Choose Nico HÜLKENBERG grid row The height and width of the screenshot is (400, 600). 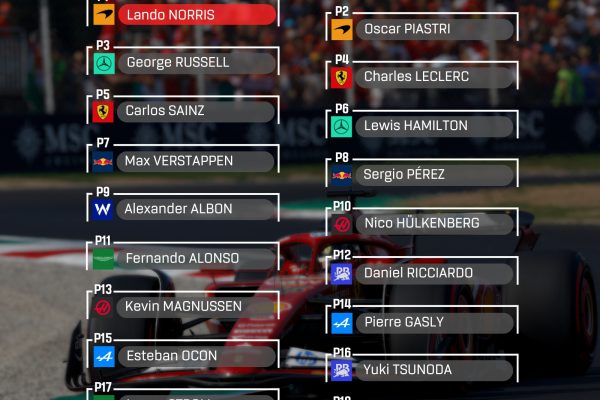click(x=422, y=223)
